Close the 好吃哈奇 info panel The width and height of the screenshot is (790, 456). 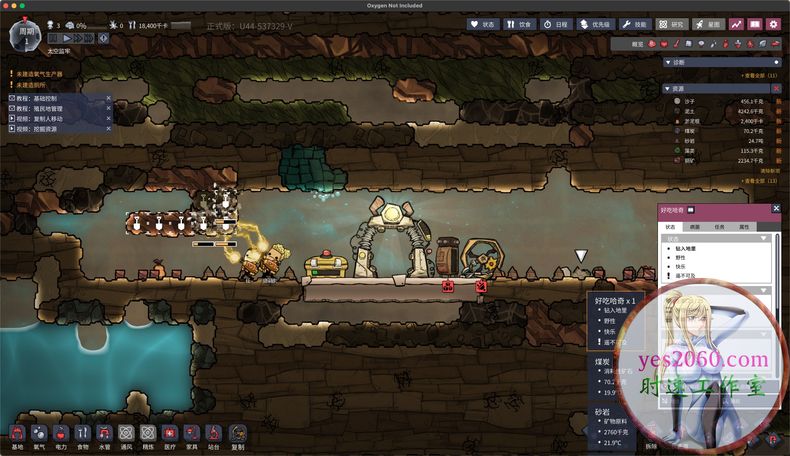tap(776, 209)
